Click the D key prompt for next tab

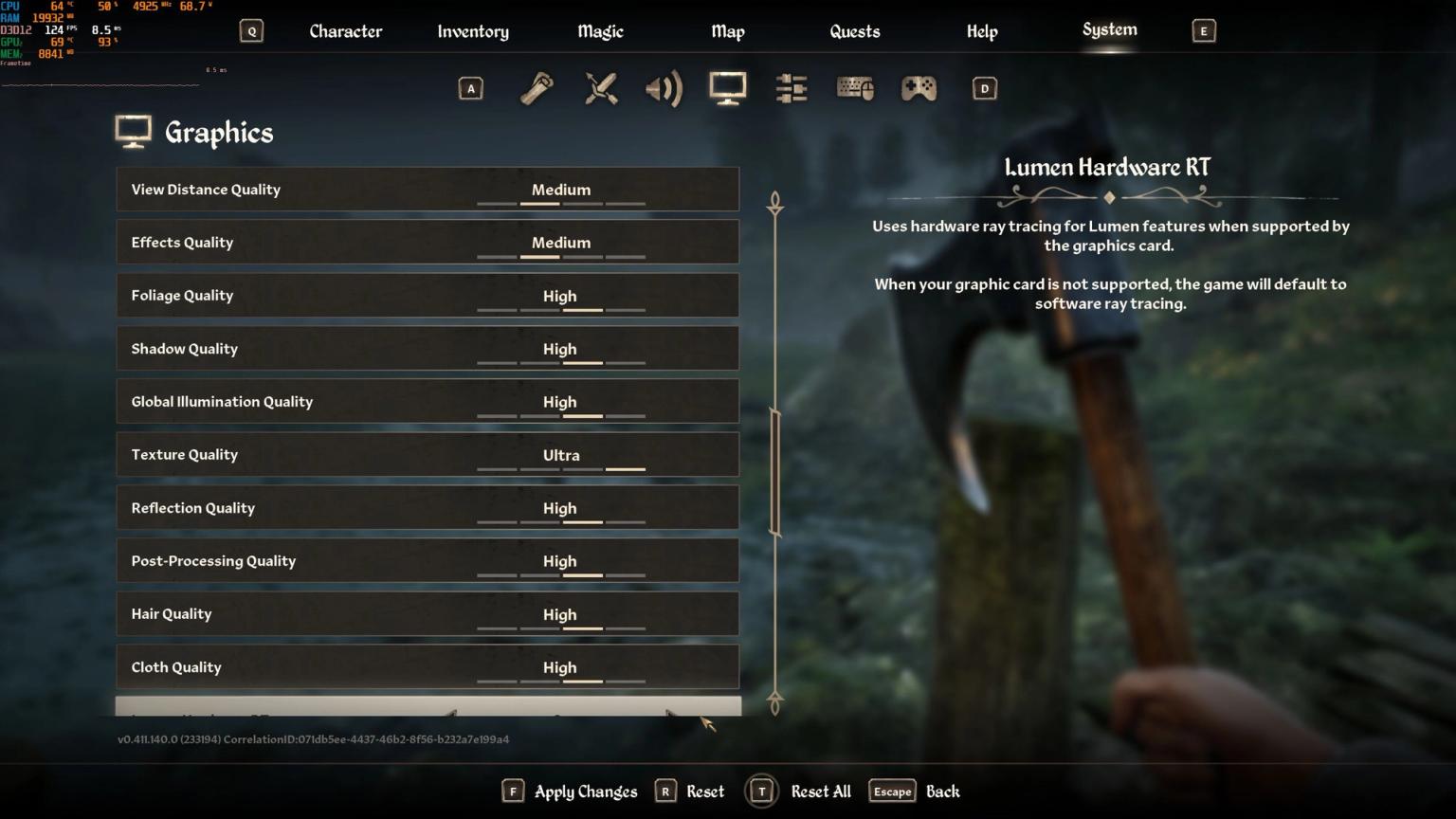point(983,87)
